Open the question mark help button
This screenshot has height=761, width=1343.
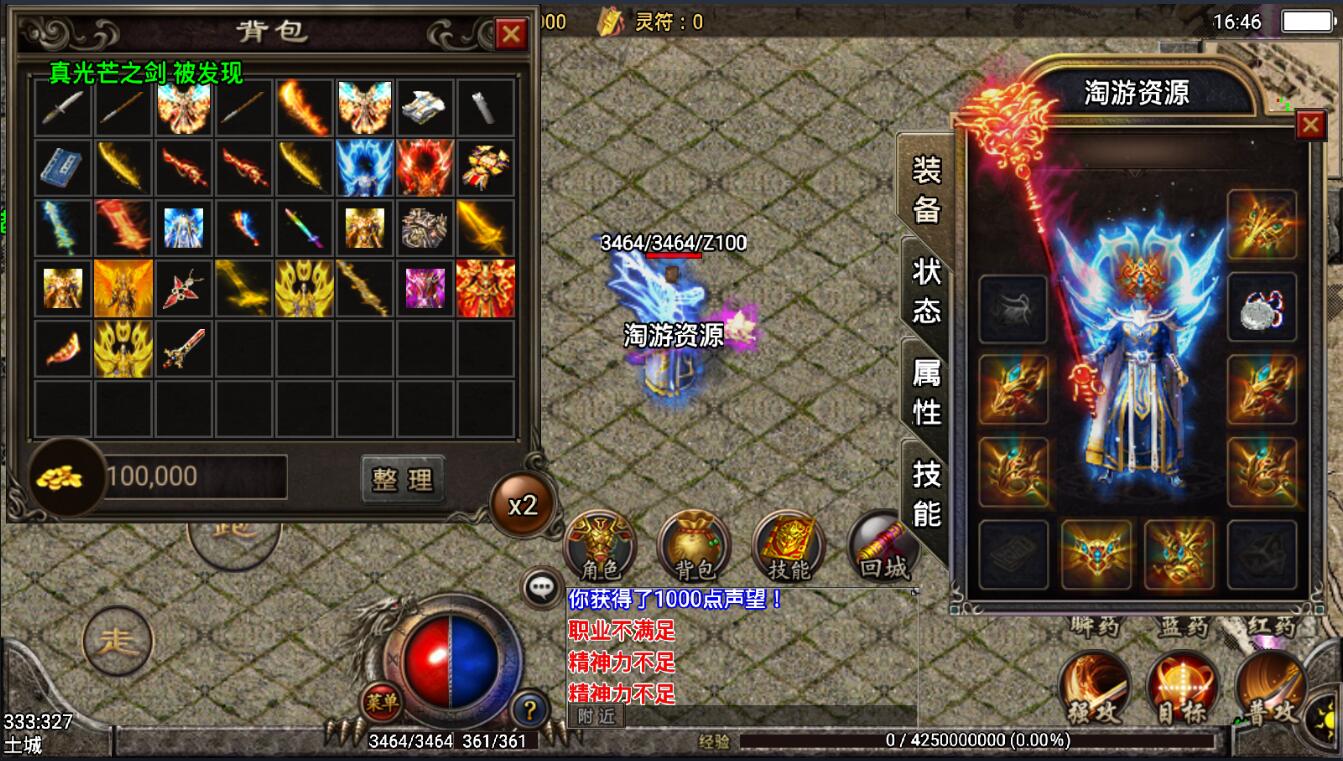coord(530,710)
